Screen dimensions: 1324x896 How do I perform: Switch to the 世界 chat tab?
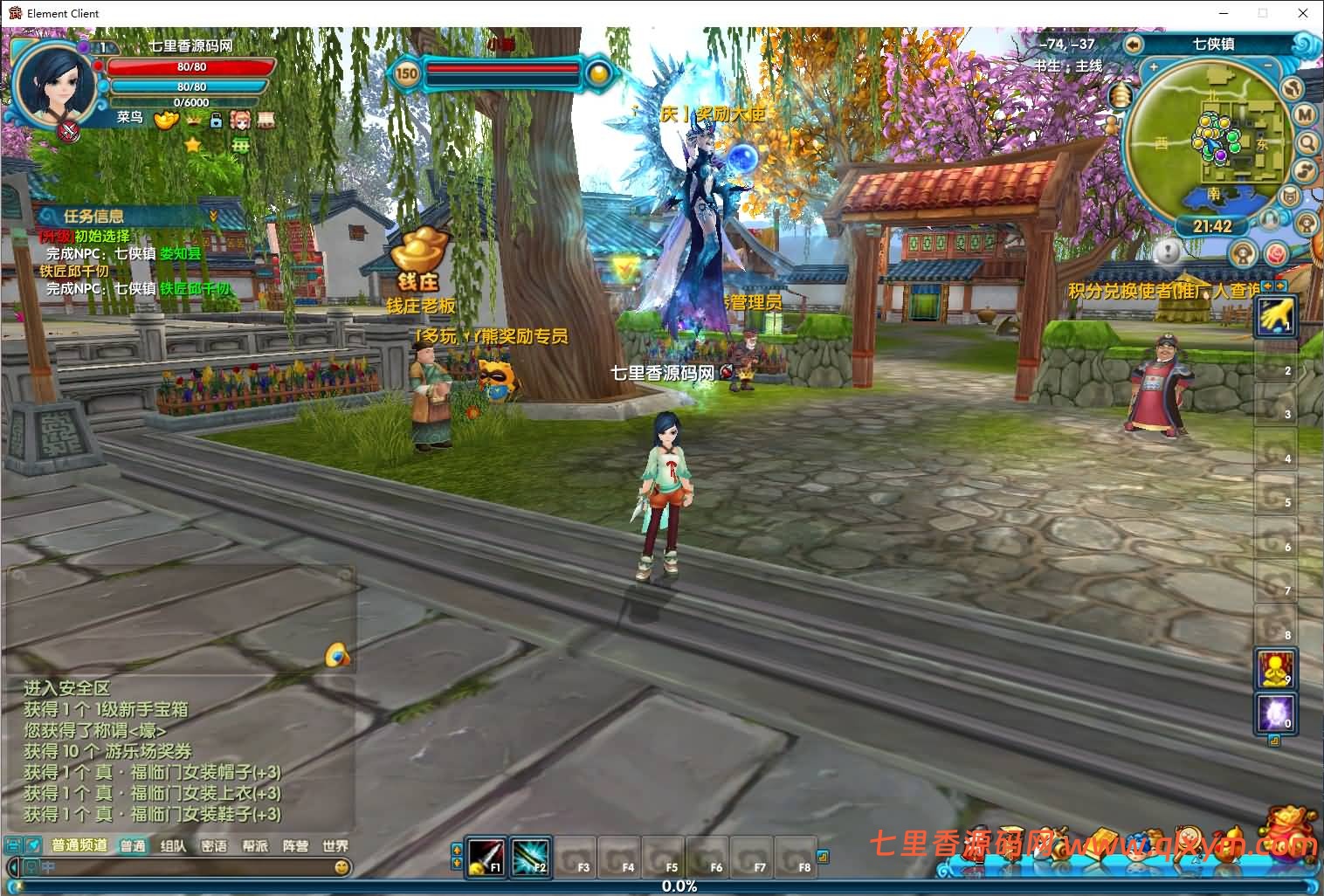334,845
